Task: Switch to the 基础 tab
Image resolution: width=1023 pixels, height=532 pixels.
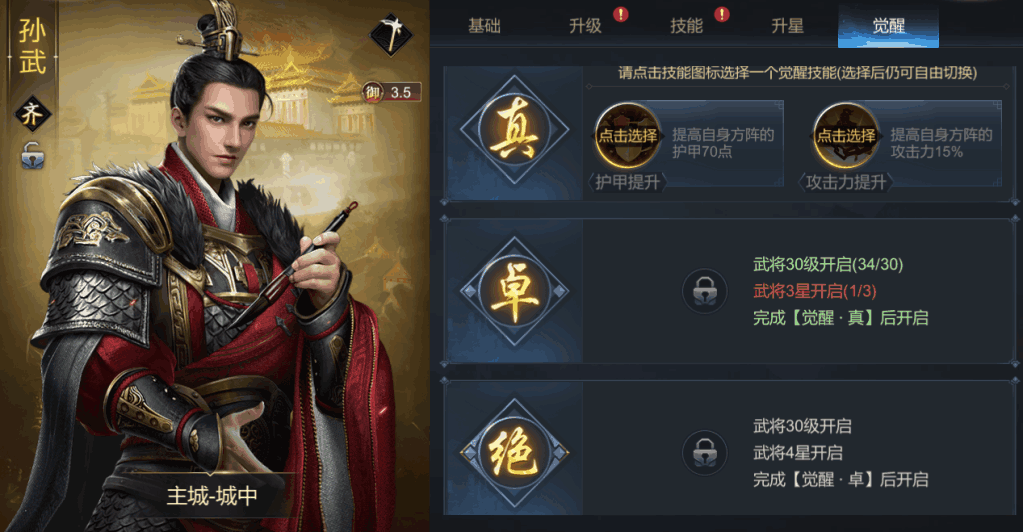Action: [484, 26]
